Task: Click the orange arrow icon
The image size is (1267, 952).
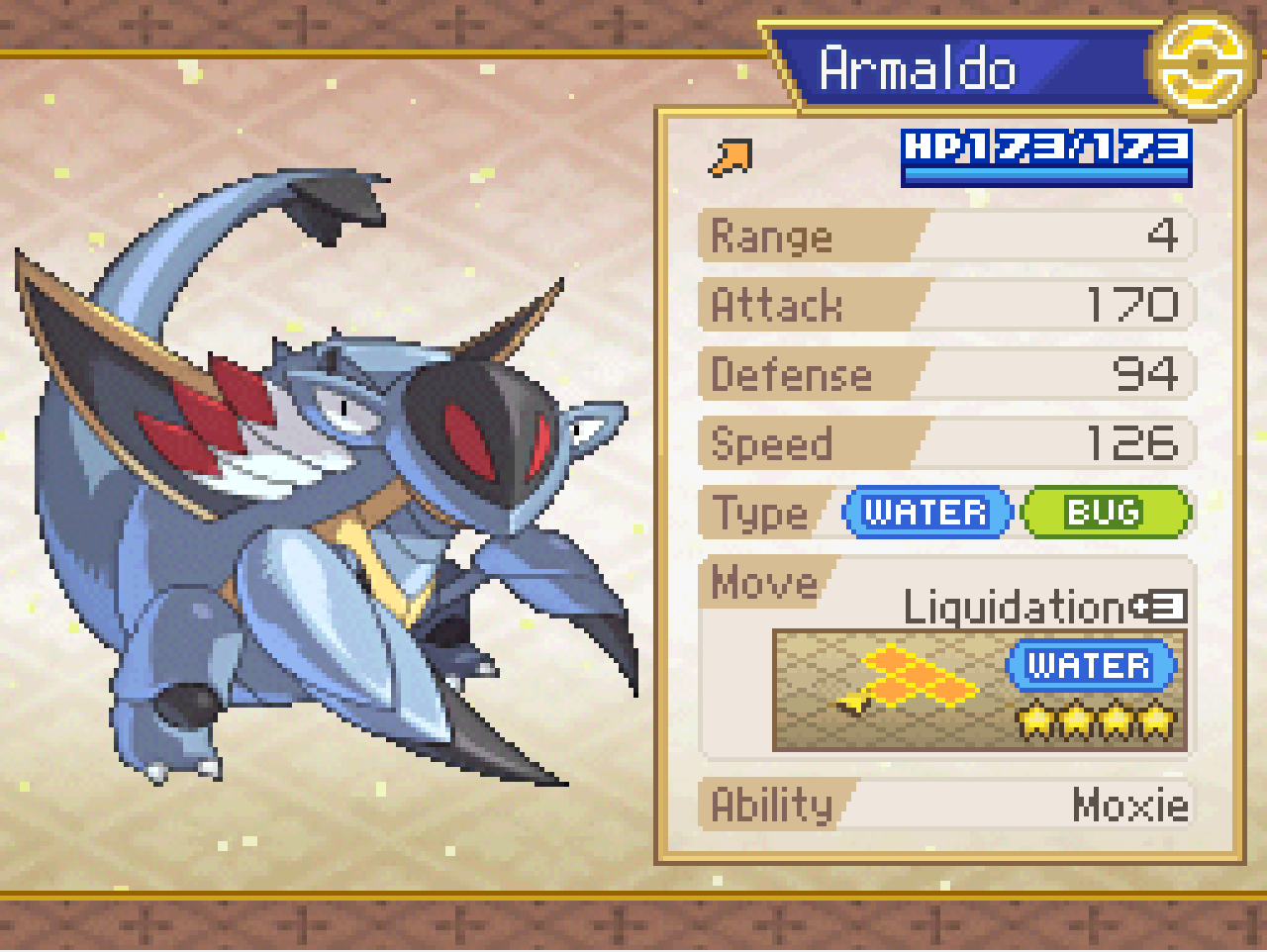Action: pyautogui.click(x=731, y=157)
